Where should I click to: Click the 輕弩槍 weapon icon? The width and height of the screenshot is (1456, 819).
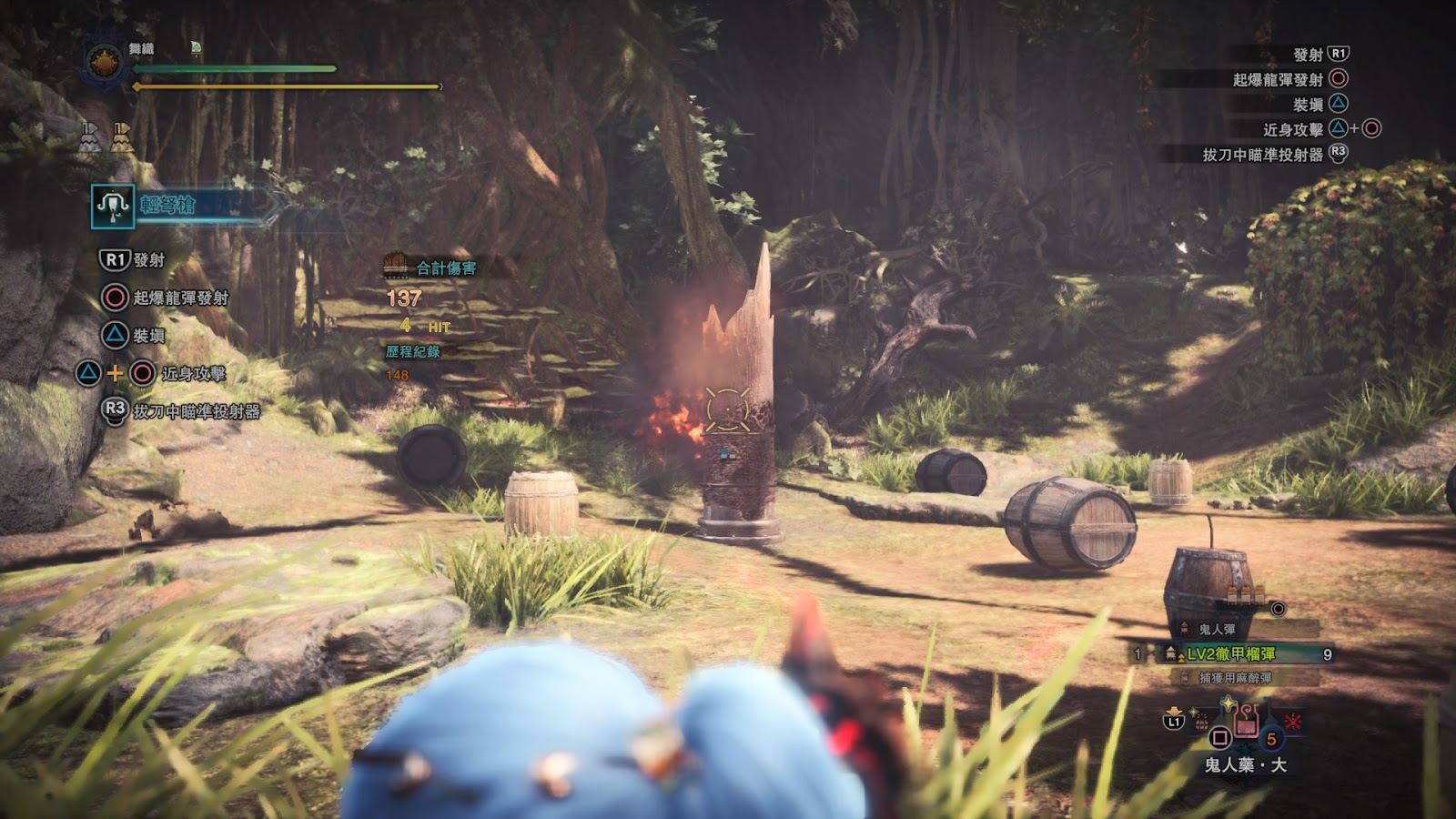(113, 207)
